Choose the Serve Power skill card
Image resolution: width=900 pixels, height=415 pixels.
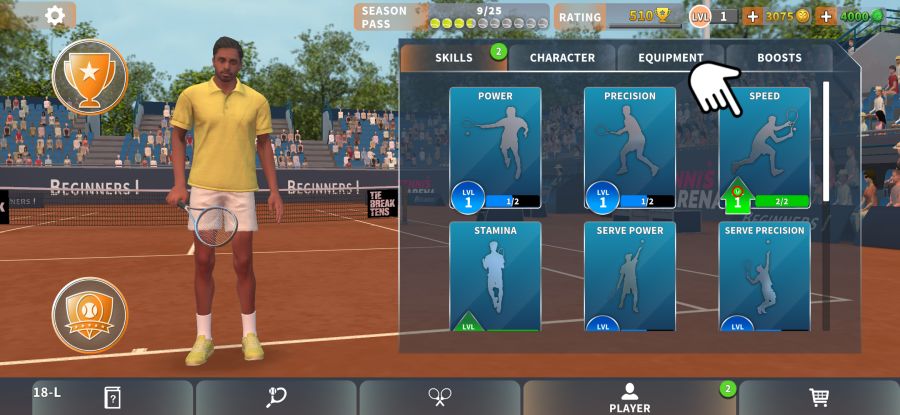click(x=630, y=276)
